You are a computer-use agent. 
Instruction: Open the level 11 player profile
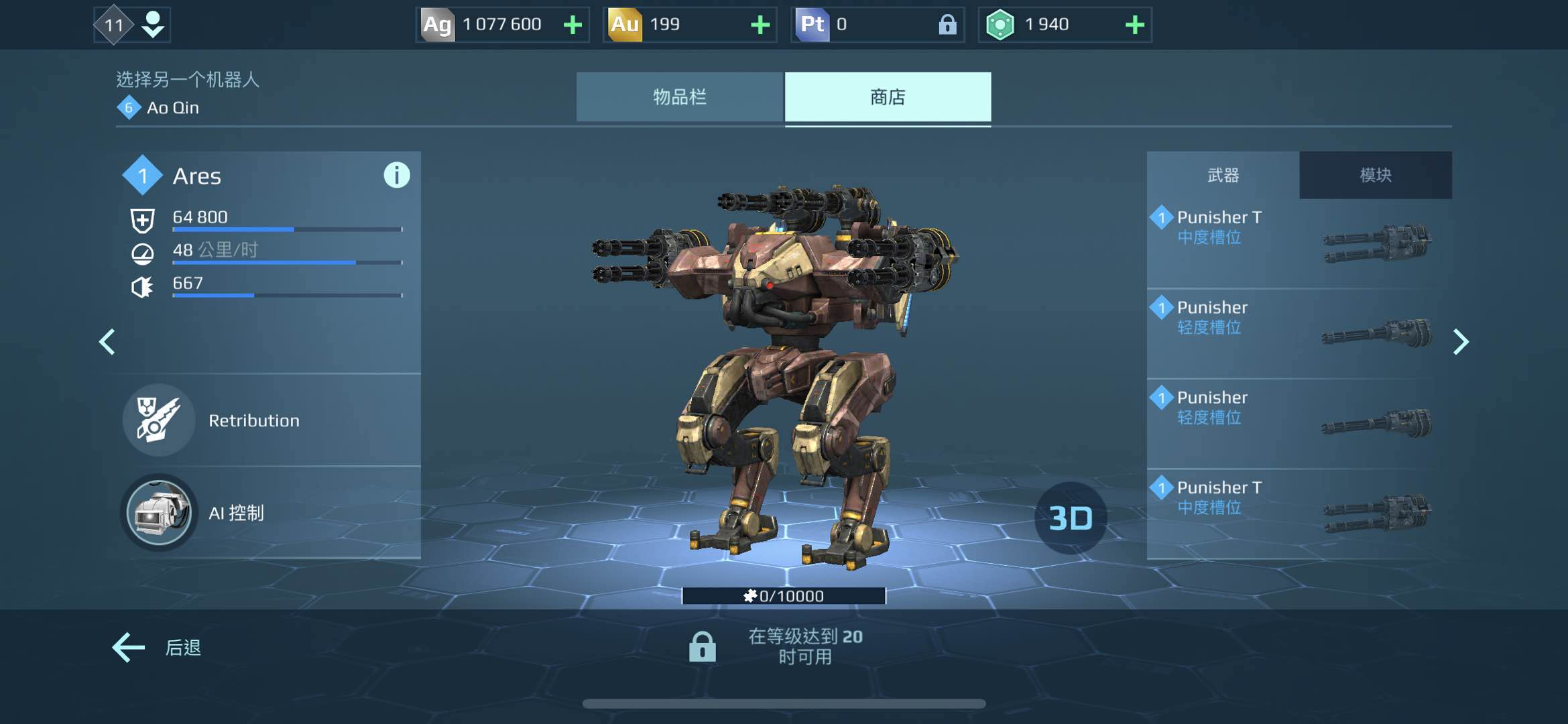point(132,25)
